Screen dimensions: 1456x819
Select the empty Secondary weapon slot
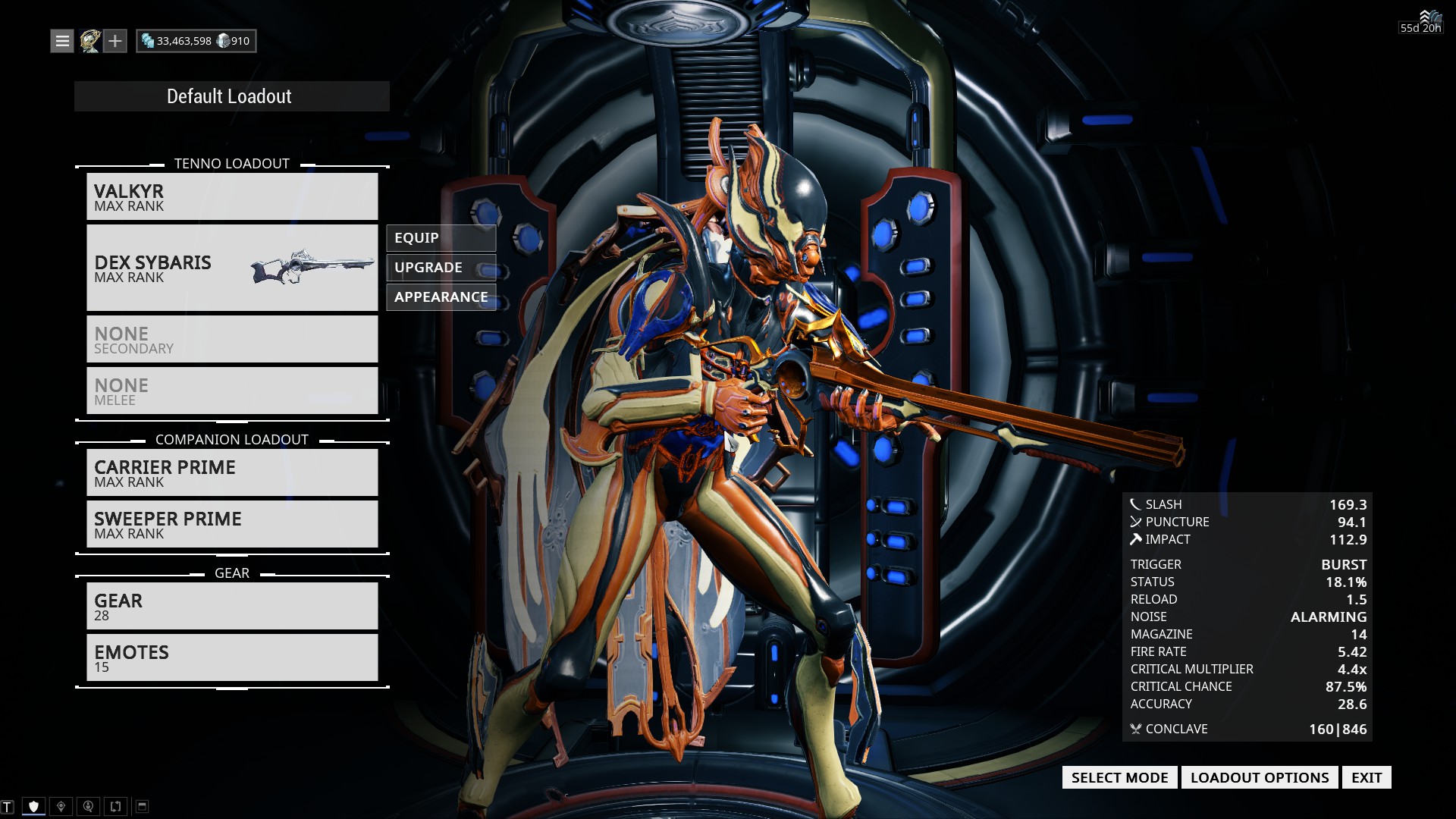[x=231, y=340]
